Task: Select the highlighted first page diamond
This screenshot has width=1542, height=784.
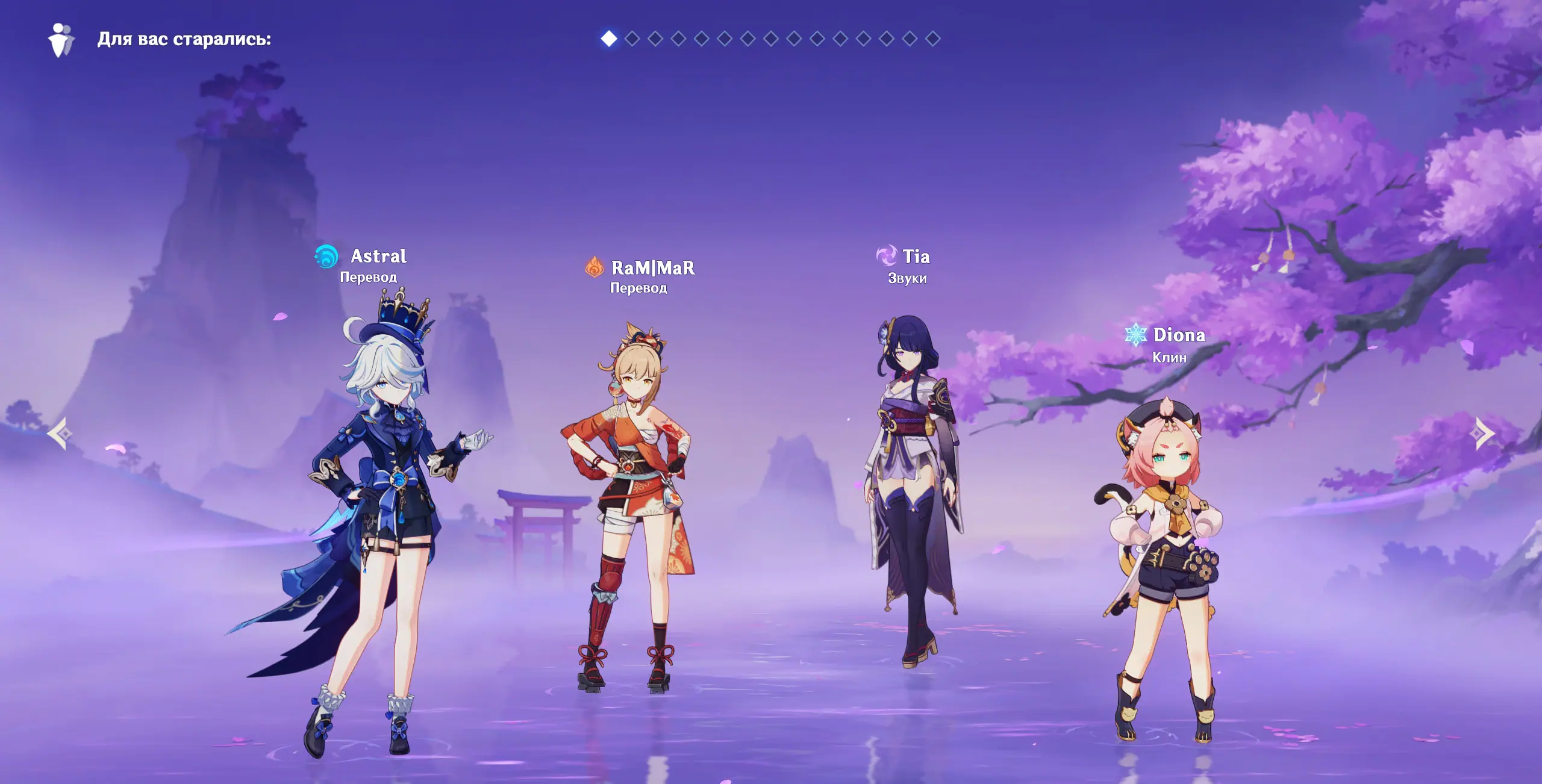Action: click(609, 39)
